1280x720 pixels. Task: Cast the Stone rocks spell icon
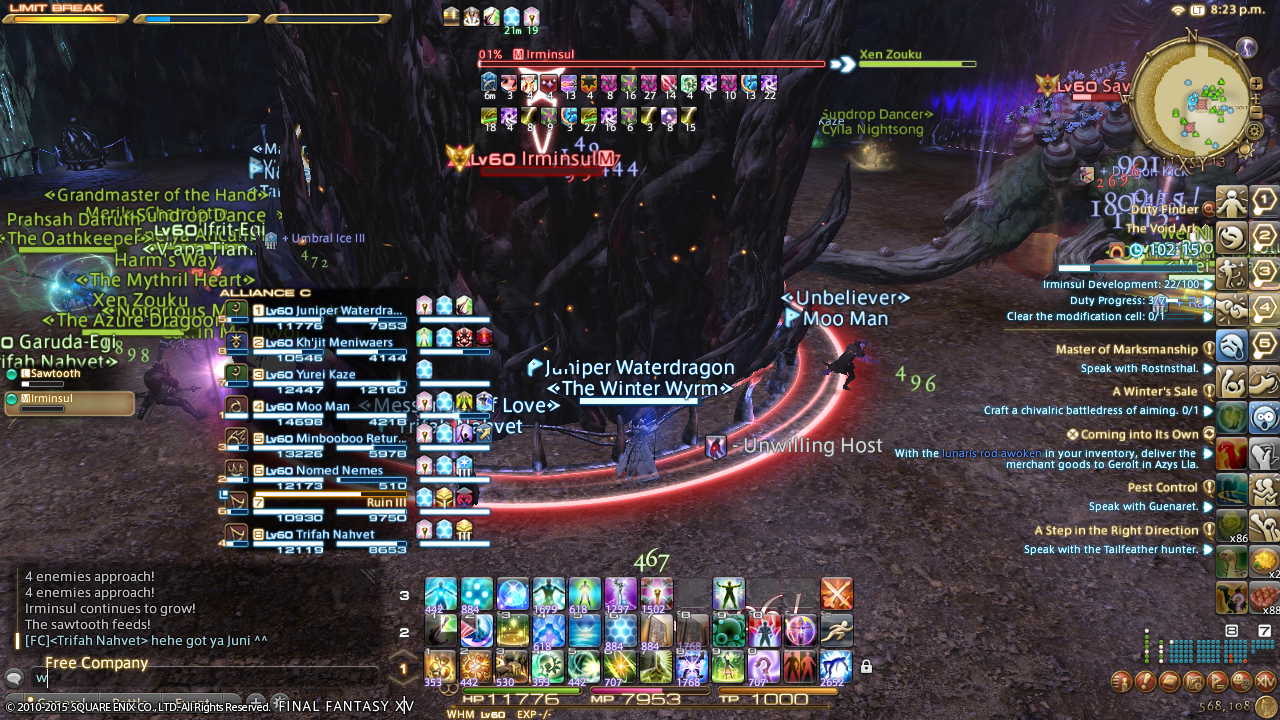[x=440, y=666]
